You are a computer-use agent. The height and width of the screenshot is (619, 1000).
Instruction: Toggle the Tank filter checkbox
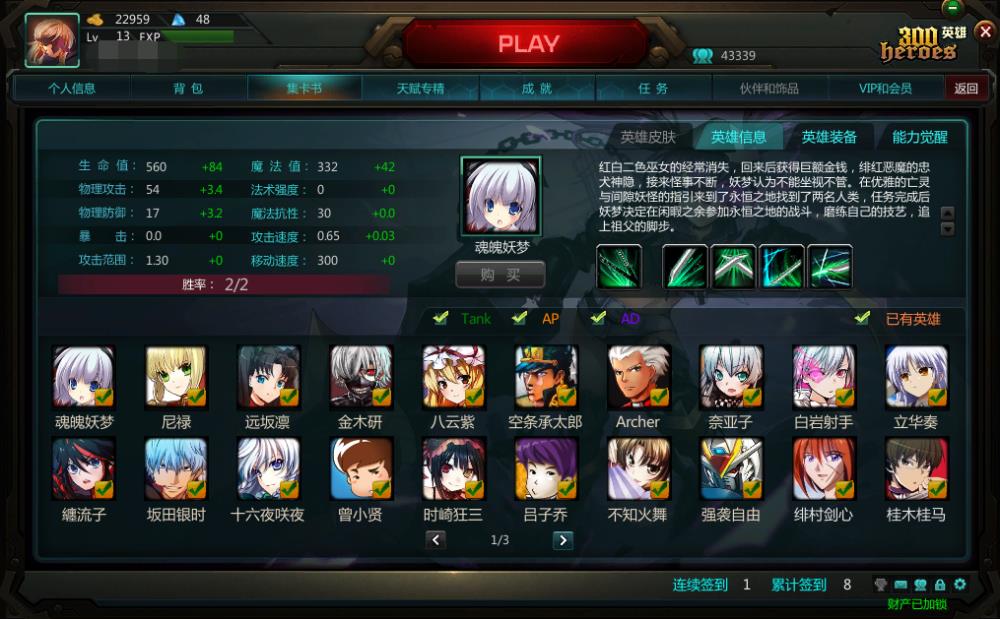point(440,319)
